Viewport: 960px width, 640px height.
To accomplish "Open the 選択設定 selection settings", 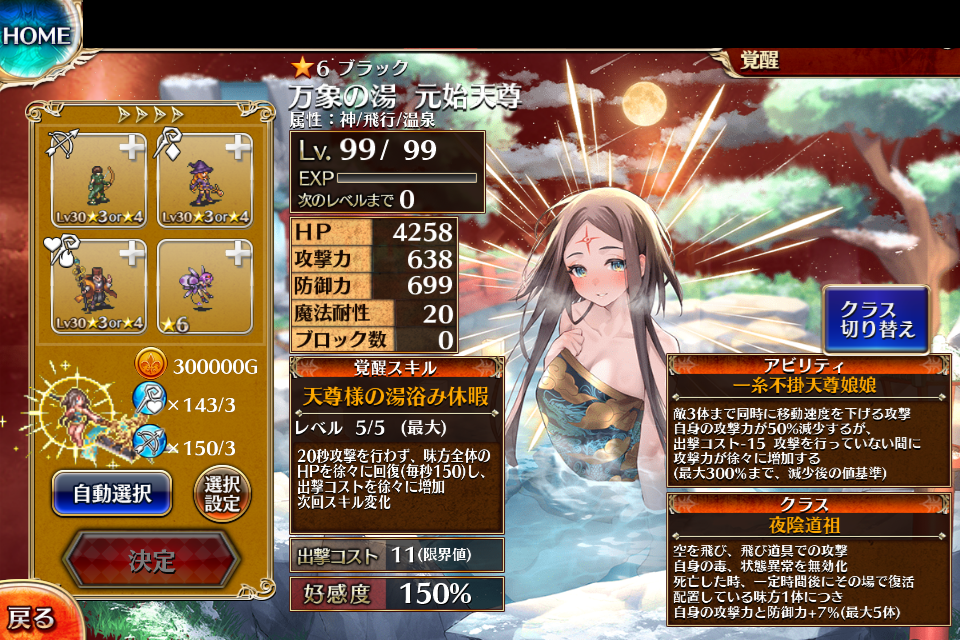I will (222, 493).
